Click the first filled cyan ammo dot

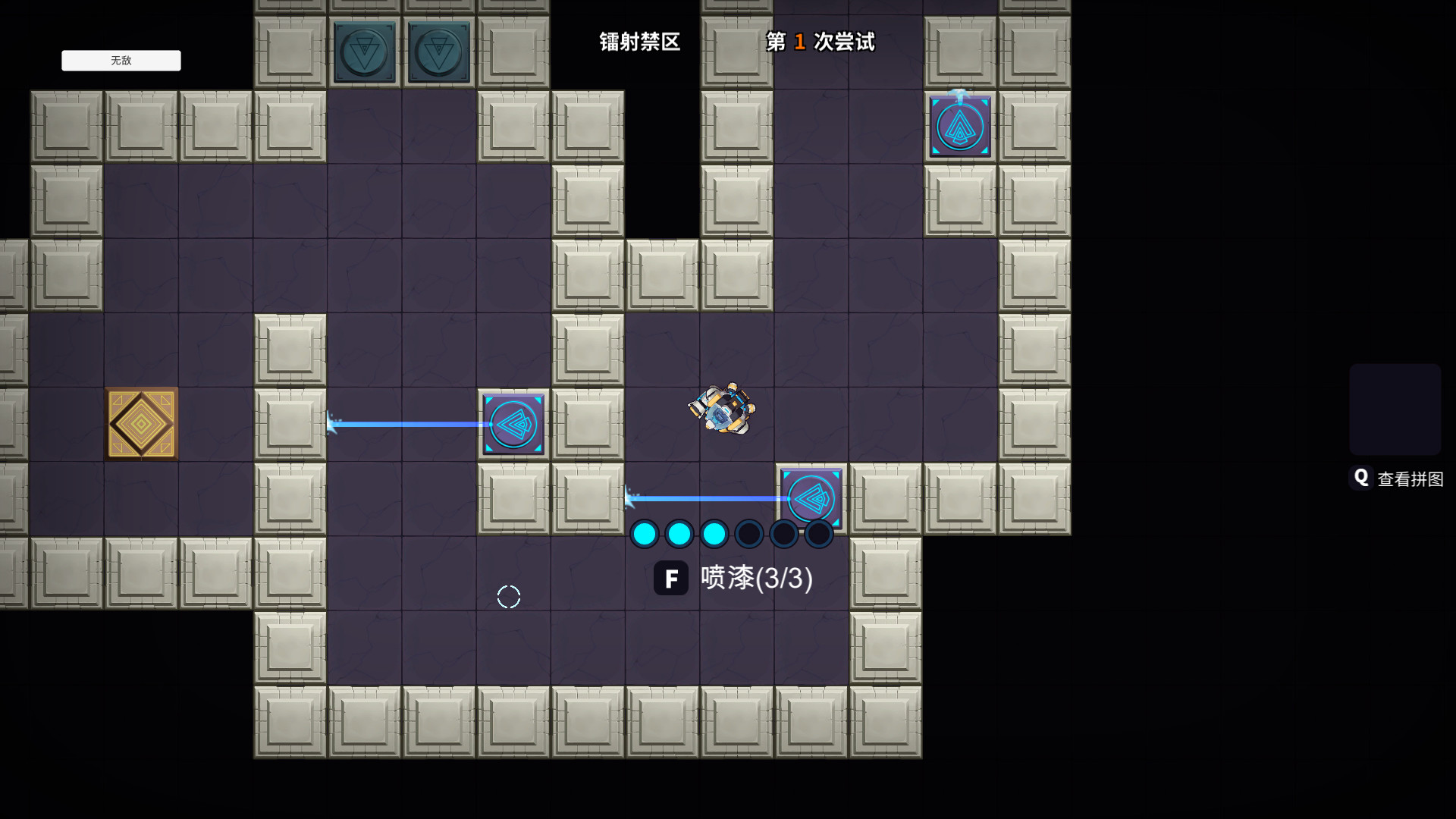[645, 534]
